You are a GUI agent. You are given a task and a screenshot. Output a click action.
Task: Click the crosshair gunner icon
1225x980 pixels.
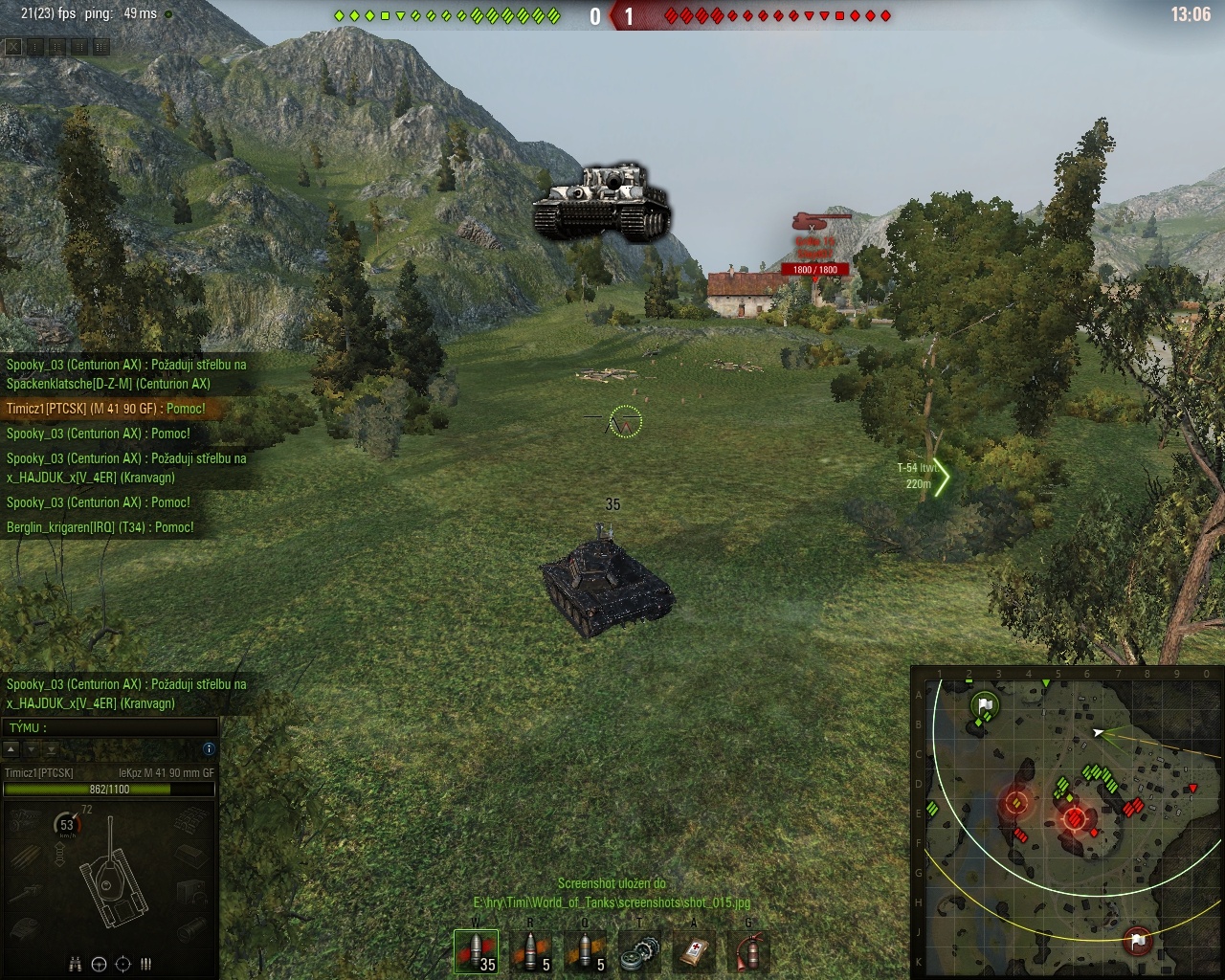click(x=122, y=964)
